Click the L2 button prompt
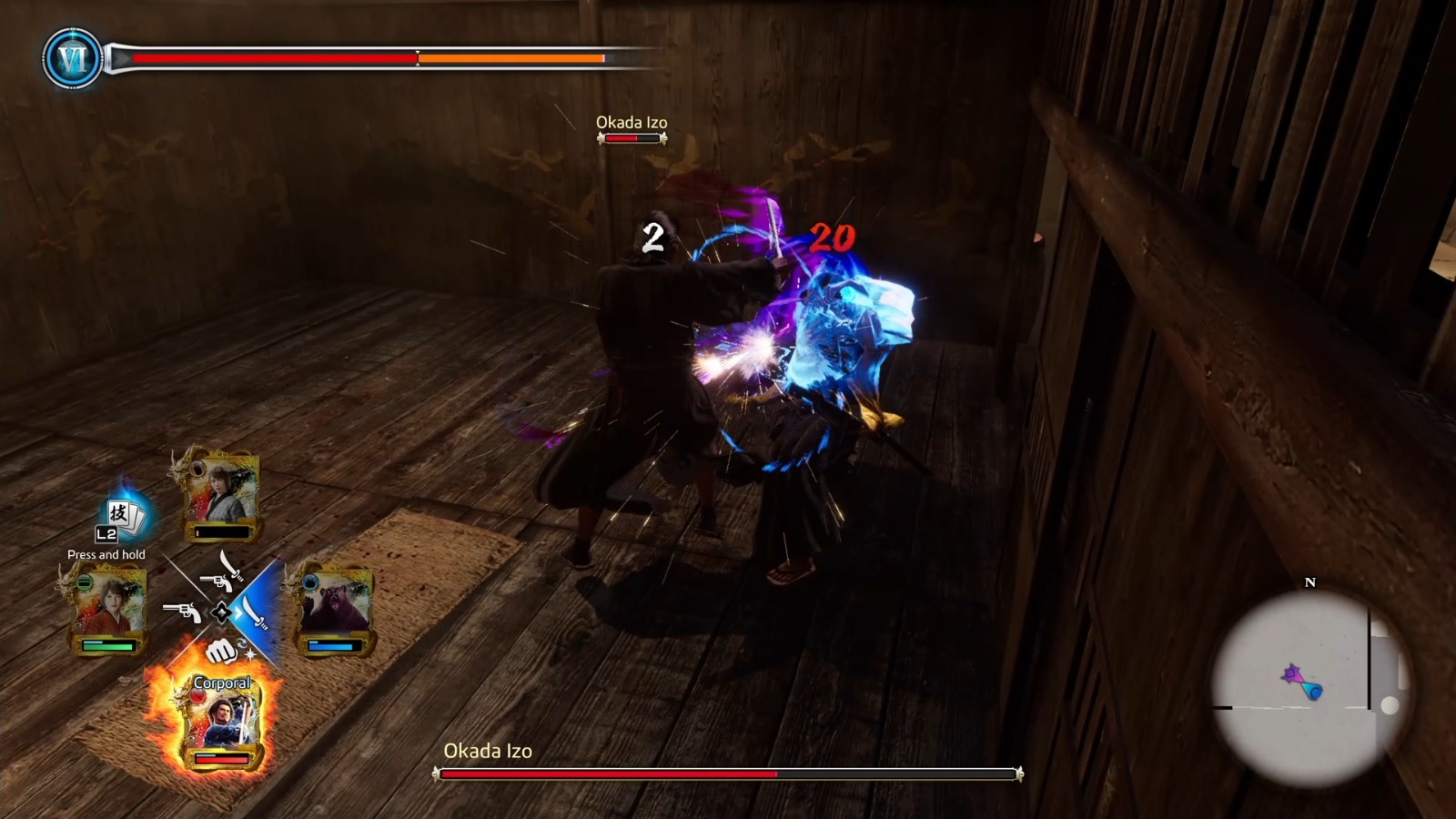 [106, 533]
